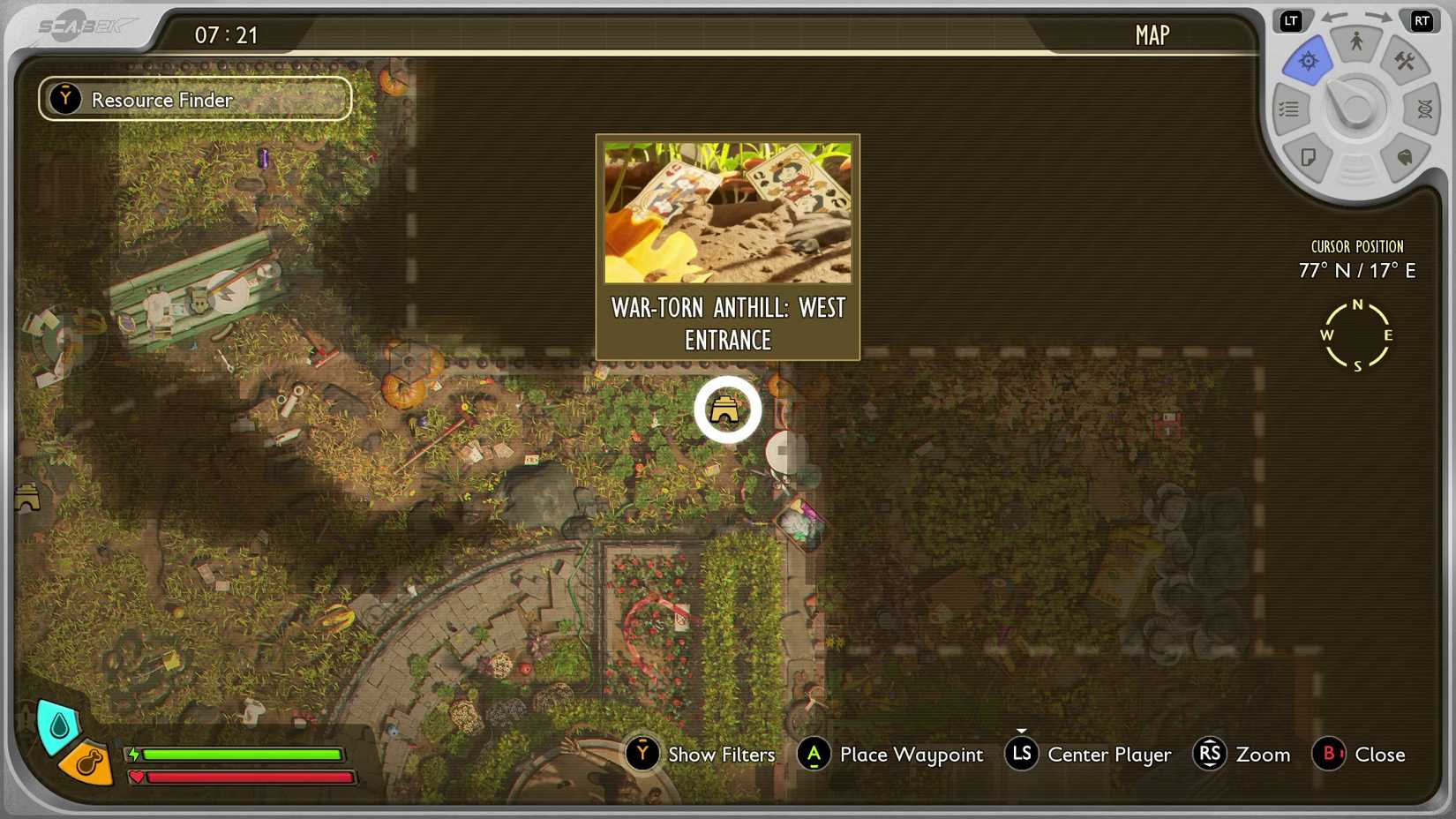Click the LT arrow to switch menus left

click(1290, 20)
